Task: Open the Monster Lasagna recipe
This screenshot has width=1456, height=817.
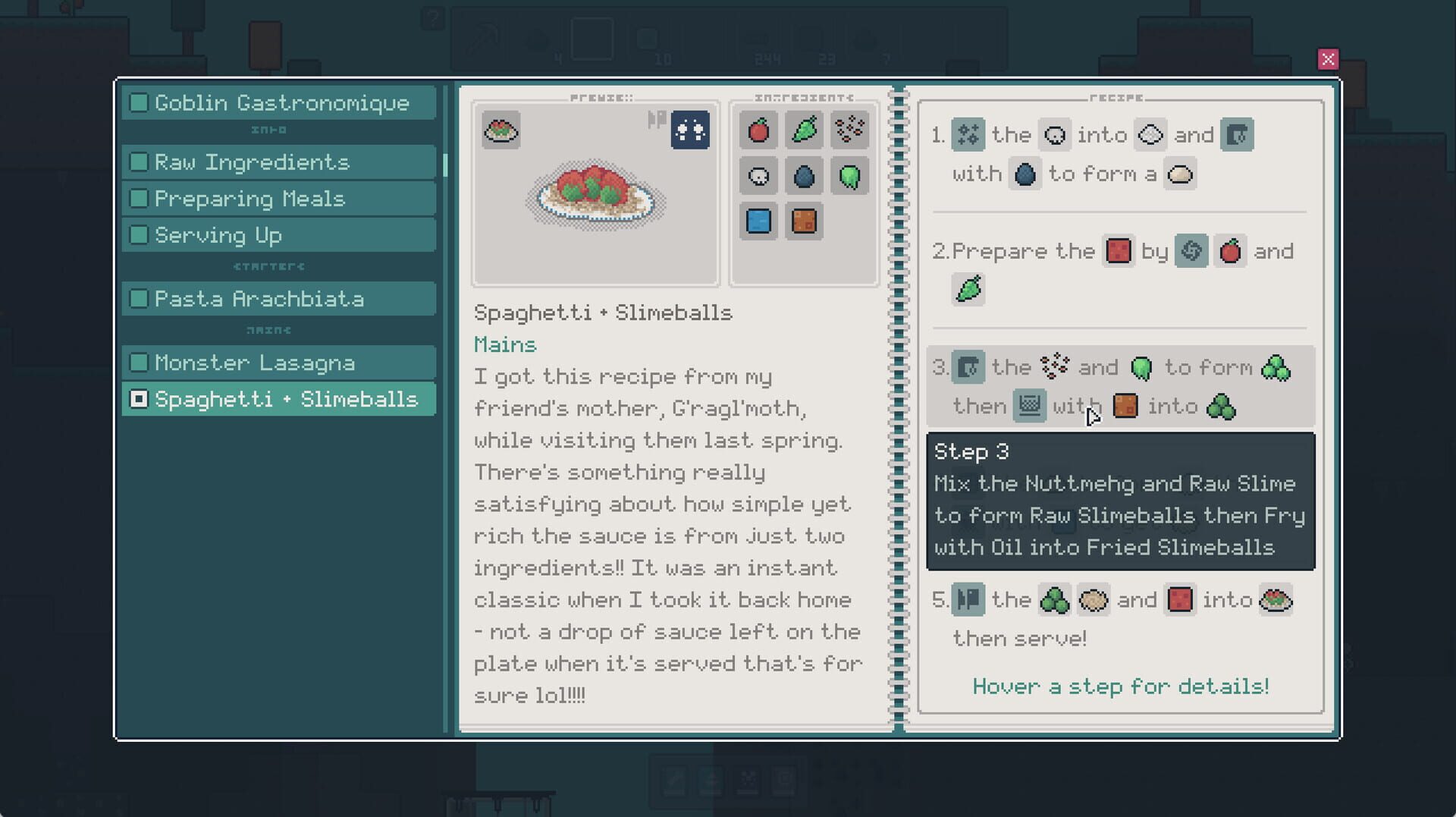Action: pyautogui.click(x=254, y=363)
